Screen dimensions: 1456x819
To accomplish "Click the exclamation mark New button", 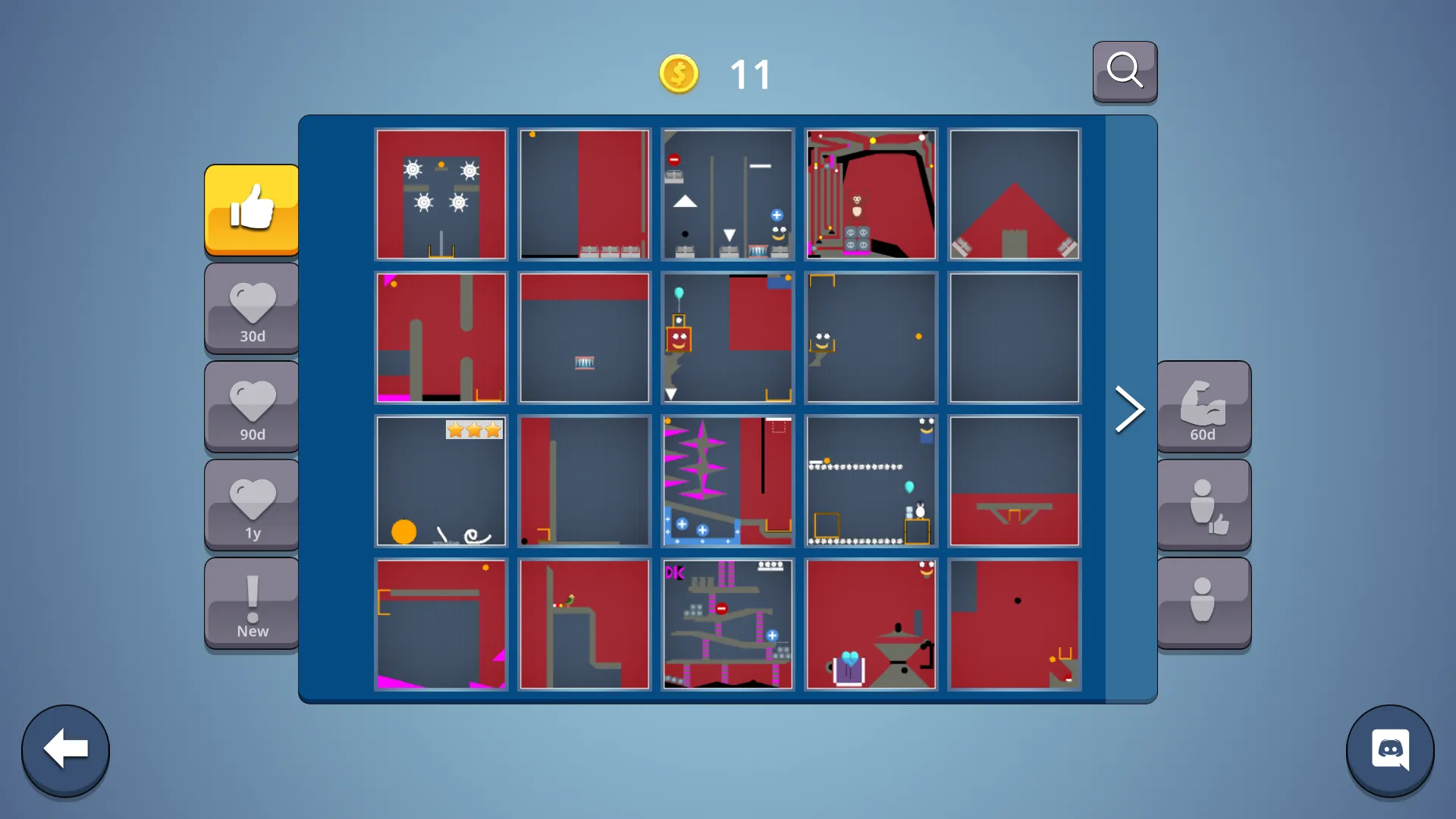I will tap(251, 603).
